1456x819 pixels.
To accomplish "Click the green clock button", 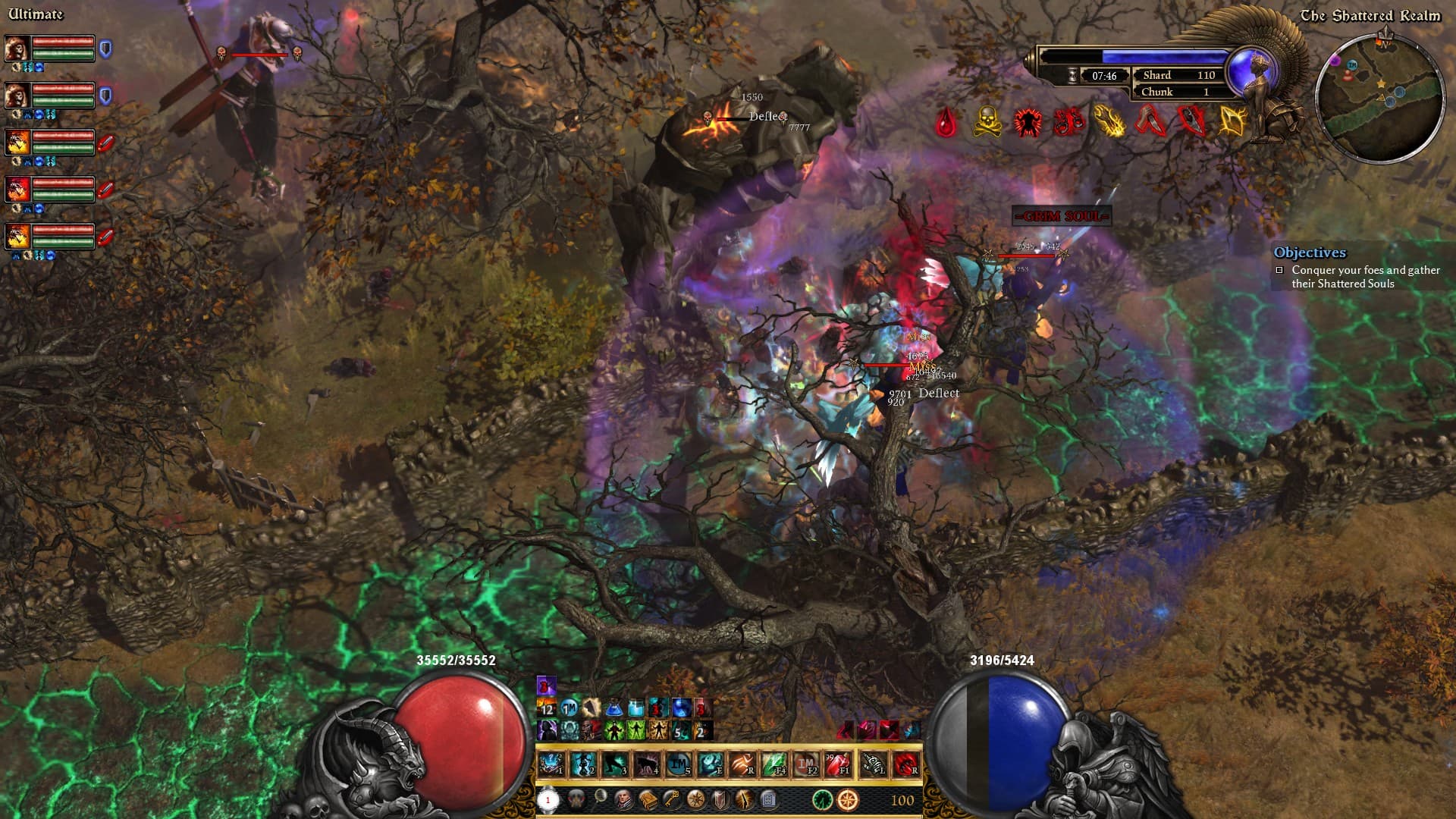I will pyautogui.click(x=822, y=799).
